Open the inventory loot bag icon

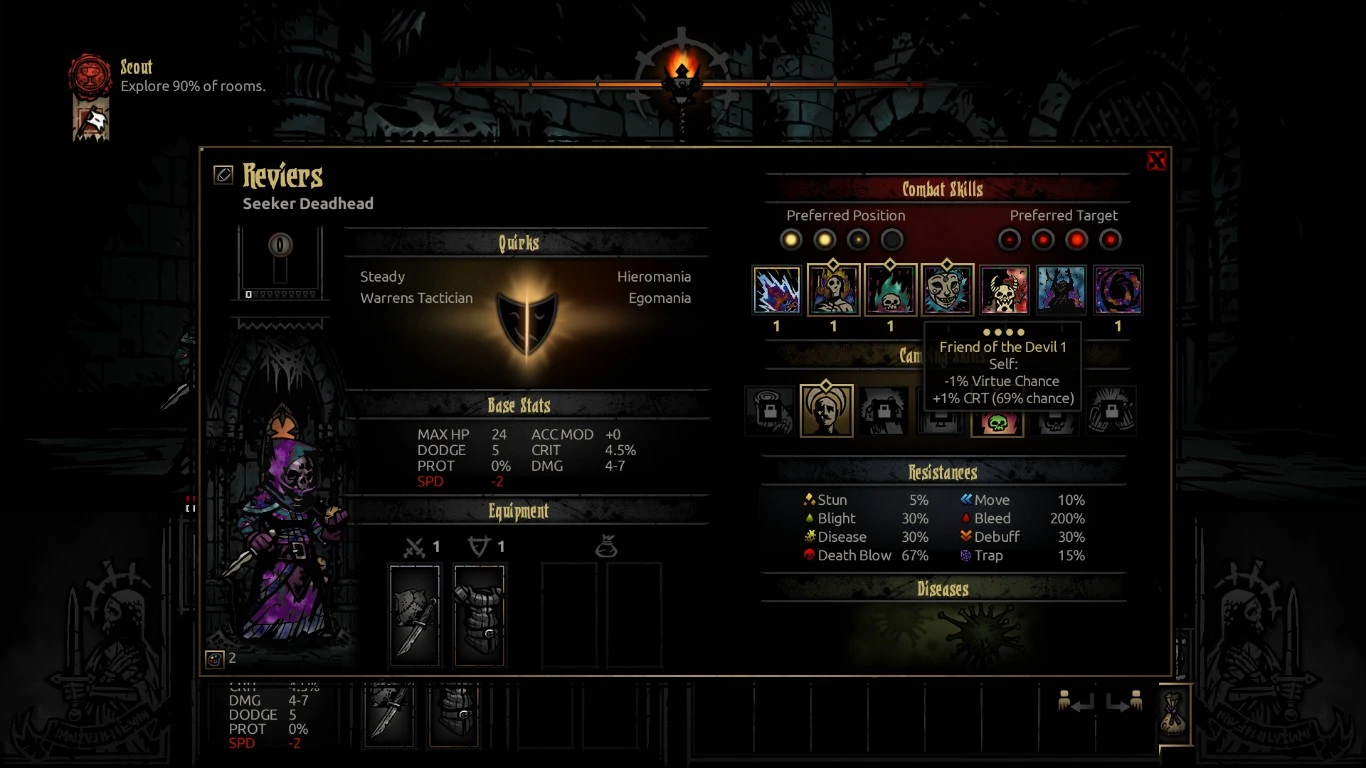1174,714
